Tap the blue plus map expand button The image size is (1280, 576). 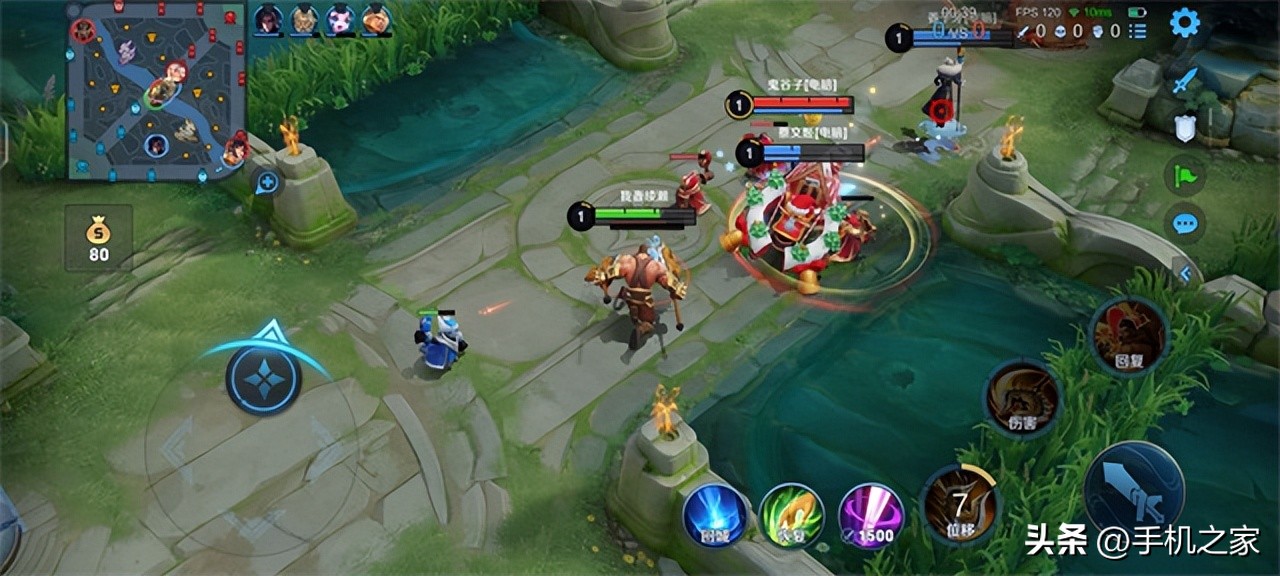267,183
